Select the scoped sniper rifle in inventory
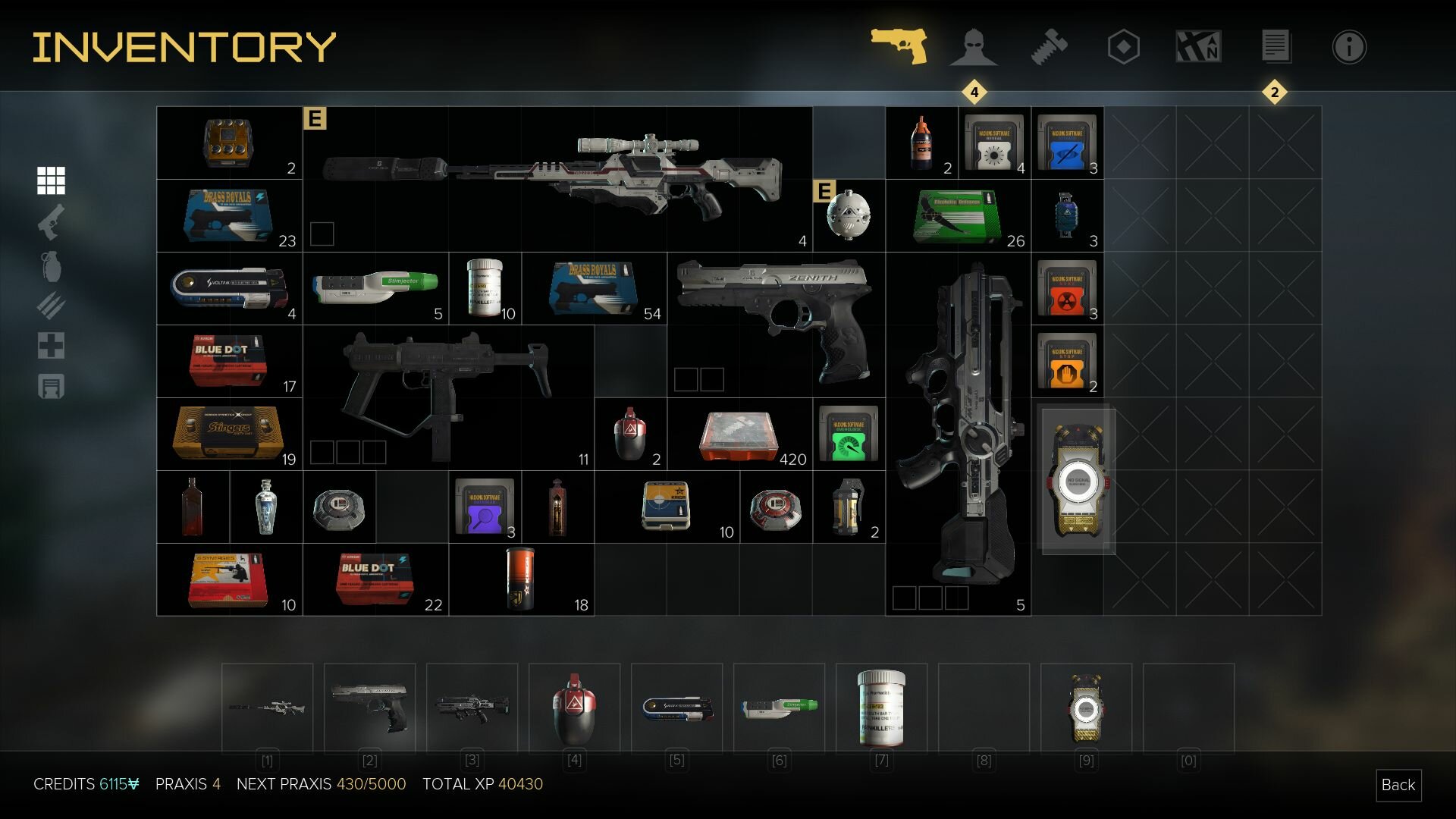 point(557,178)
